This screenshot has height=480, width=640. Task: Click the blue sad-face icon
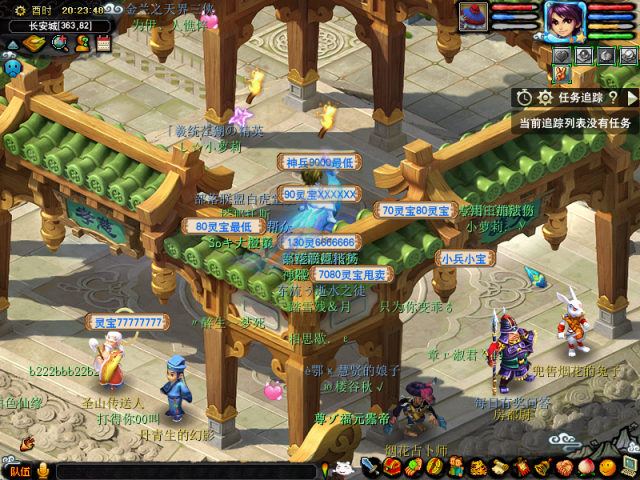pos(12,66)
